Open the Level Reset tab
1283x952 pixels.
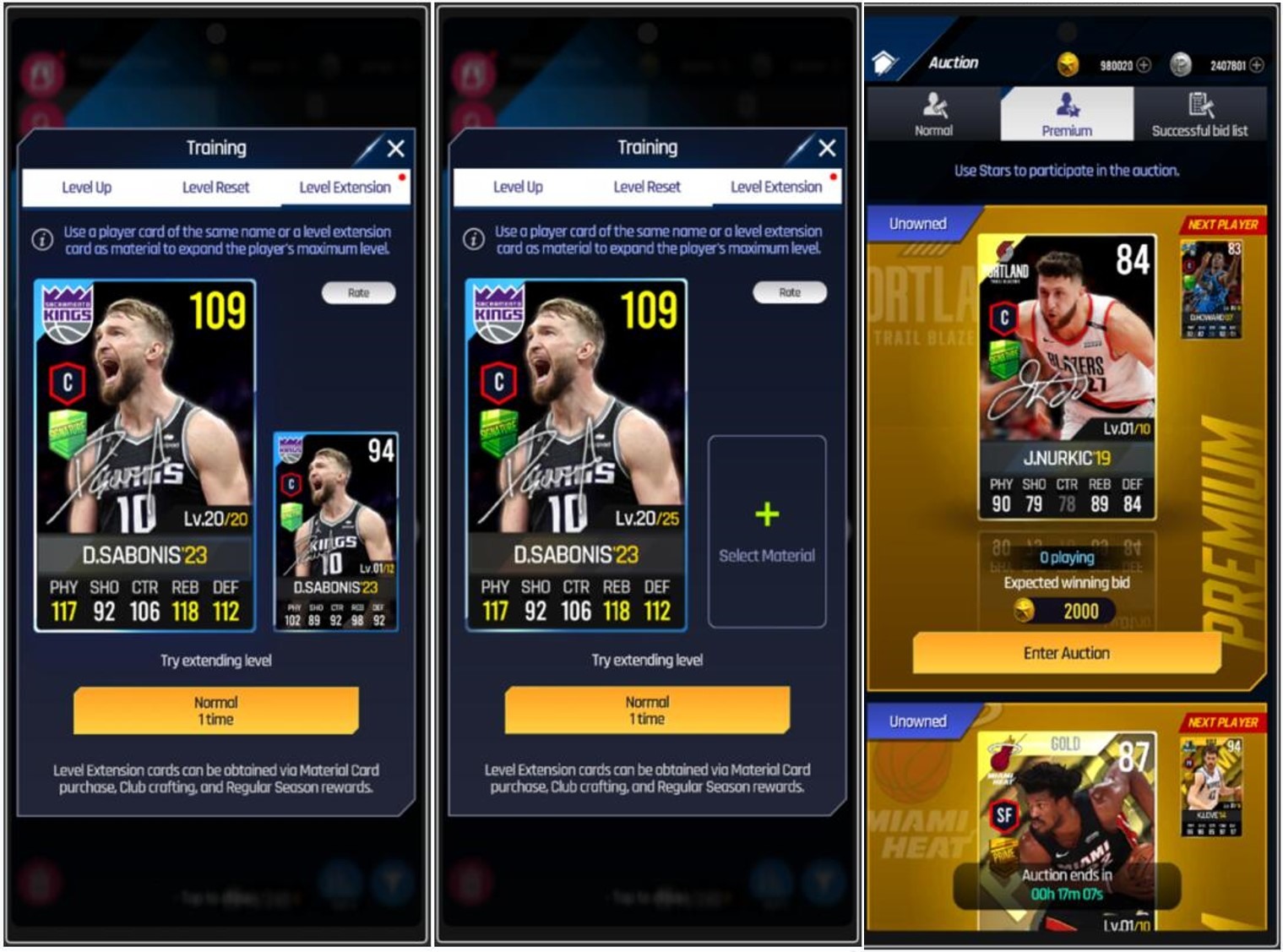click(x=215, y=188)
